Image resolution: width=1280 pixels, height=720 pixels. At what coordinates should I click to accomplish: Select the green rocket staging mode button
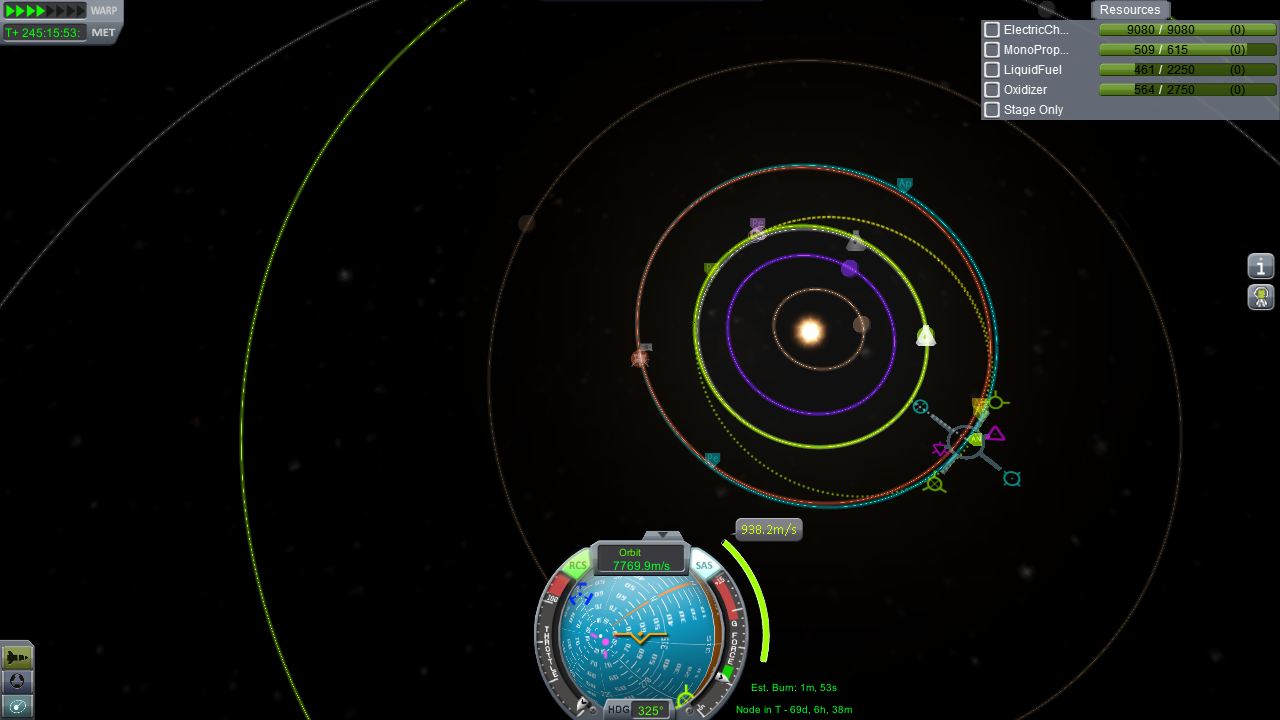tap(18, 657)
